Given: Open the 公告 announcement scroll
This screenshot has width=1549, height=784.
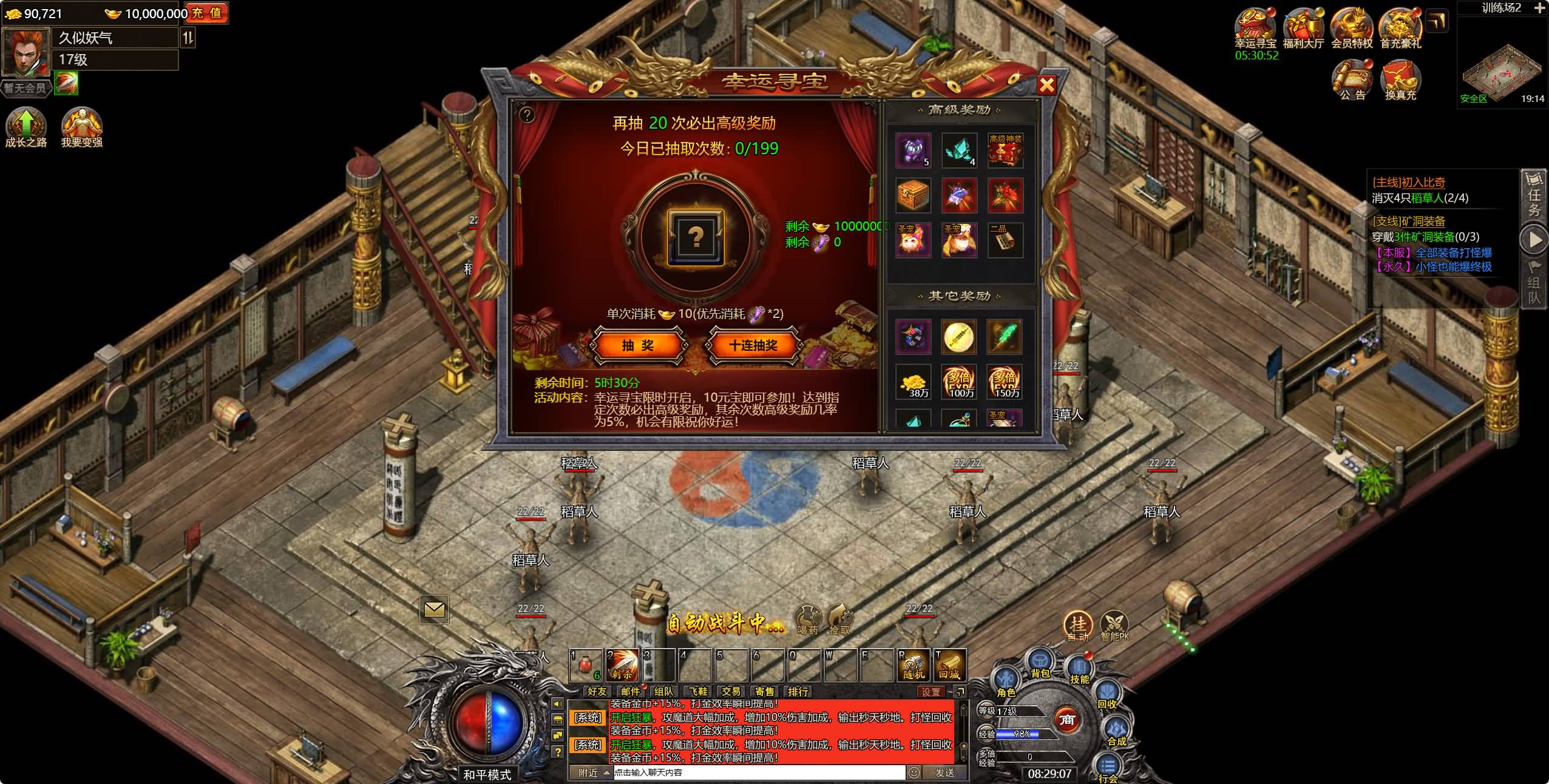Looking at the screenshot, I should click(1352, 80).
